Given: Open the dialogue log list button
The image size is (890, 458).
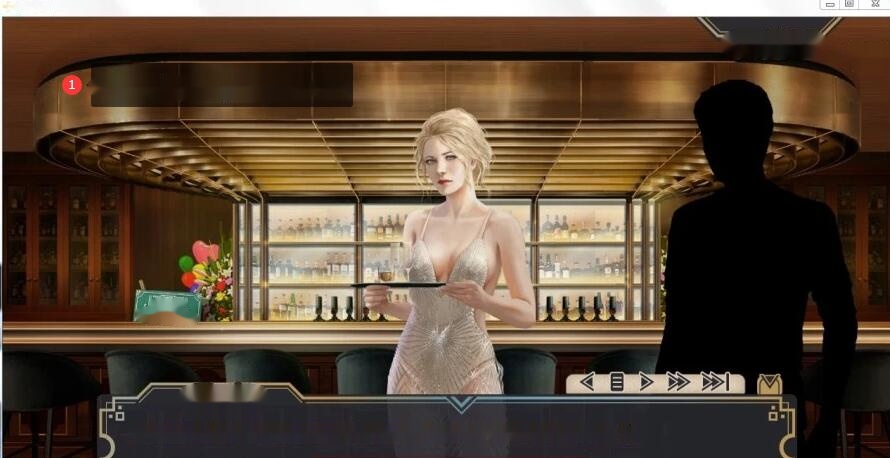Looking at the screenshot, I should [617, 382].
